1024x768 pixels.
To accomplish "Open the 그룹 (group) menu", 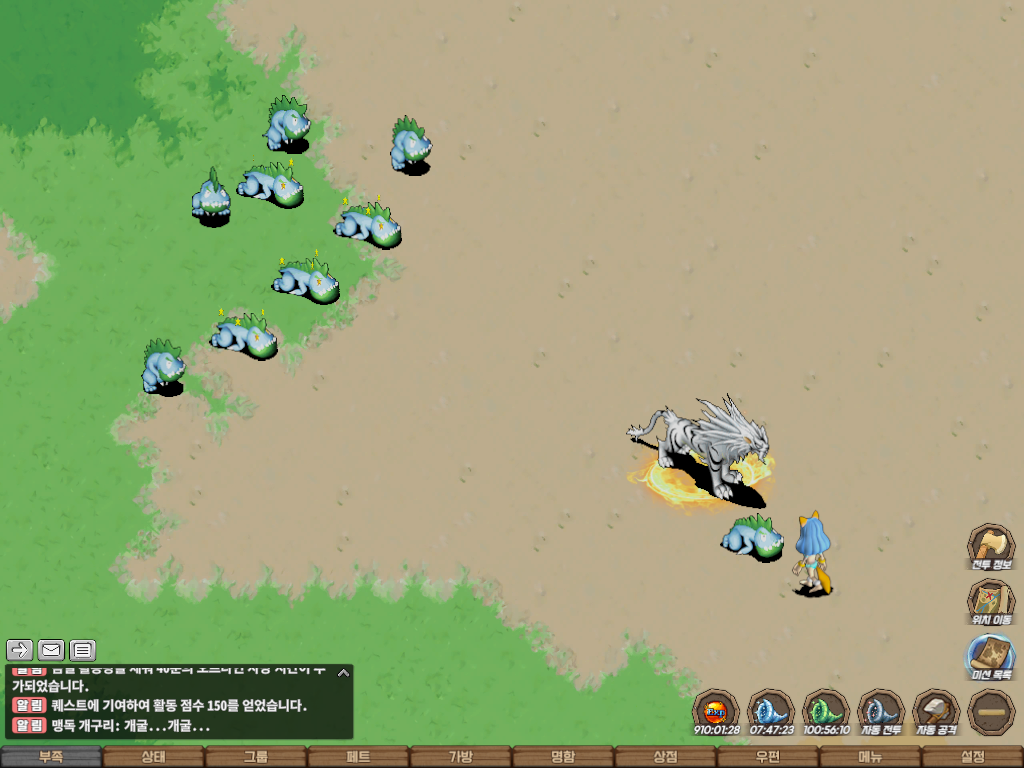I will [256, 757].
